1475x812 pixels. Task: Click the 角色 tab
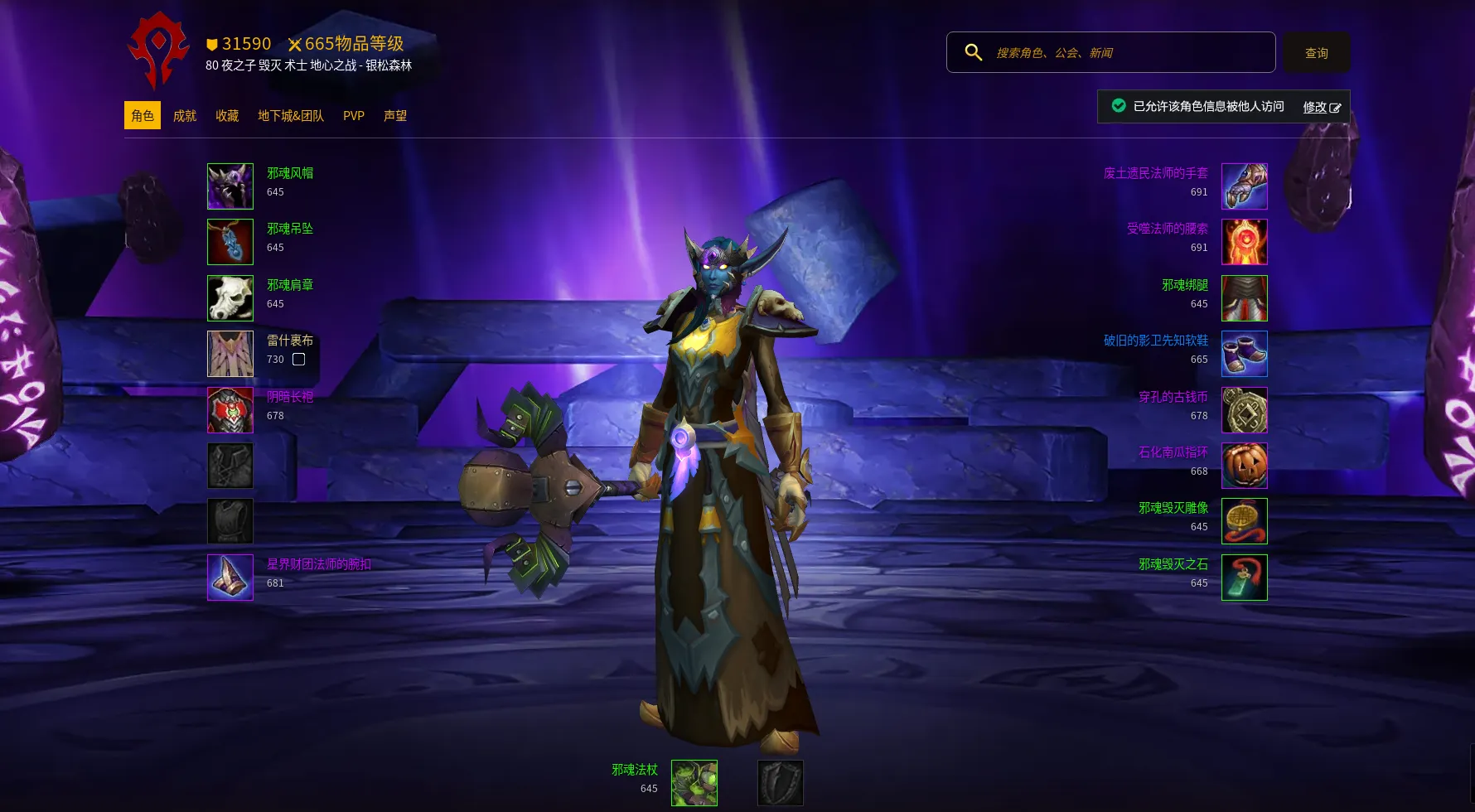coord(143,116)
